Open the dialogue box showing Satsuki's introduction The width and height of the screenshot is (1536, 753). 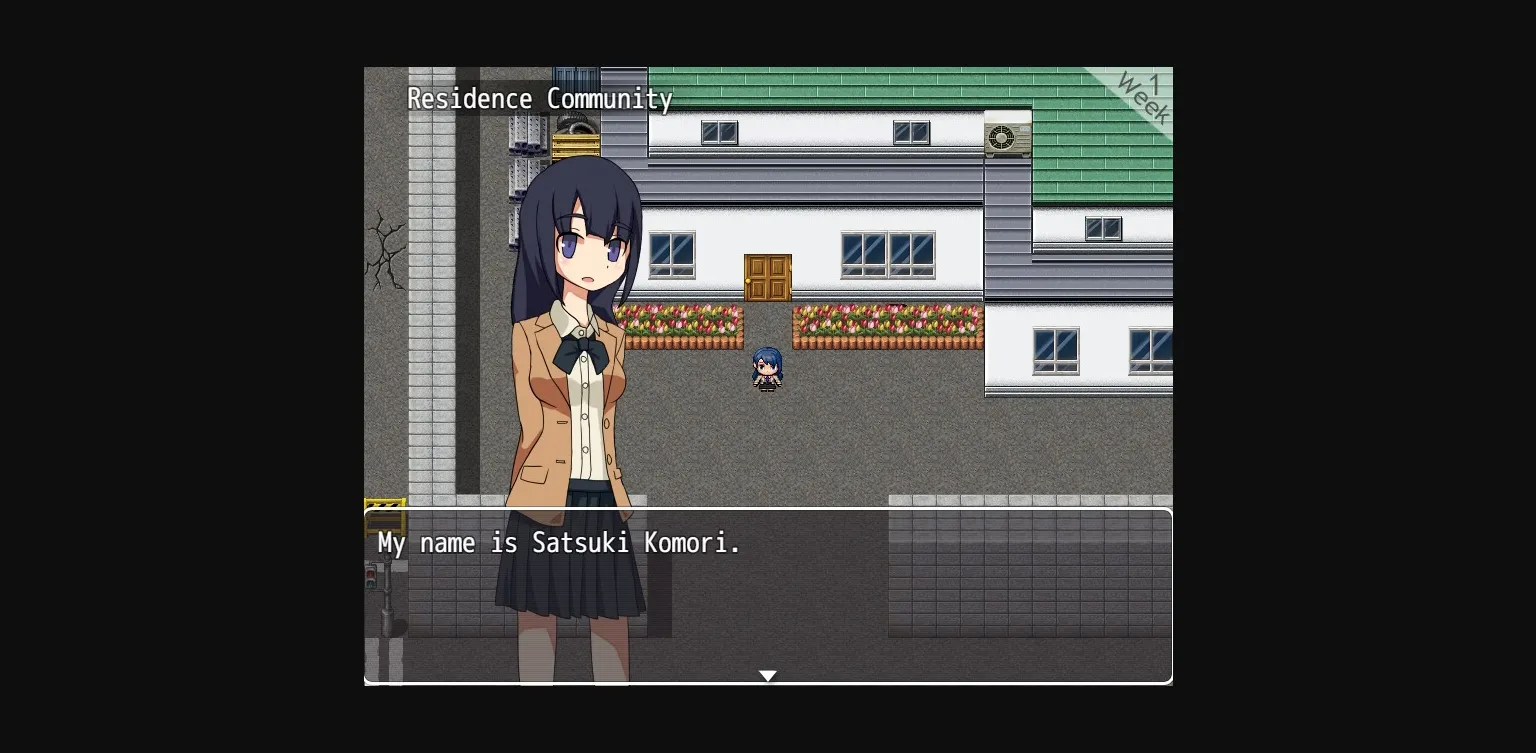pyautogui.click(x=768, y=595)
